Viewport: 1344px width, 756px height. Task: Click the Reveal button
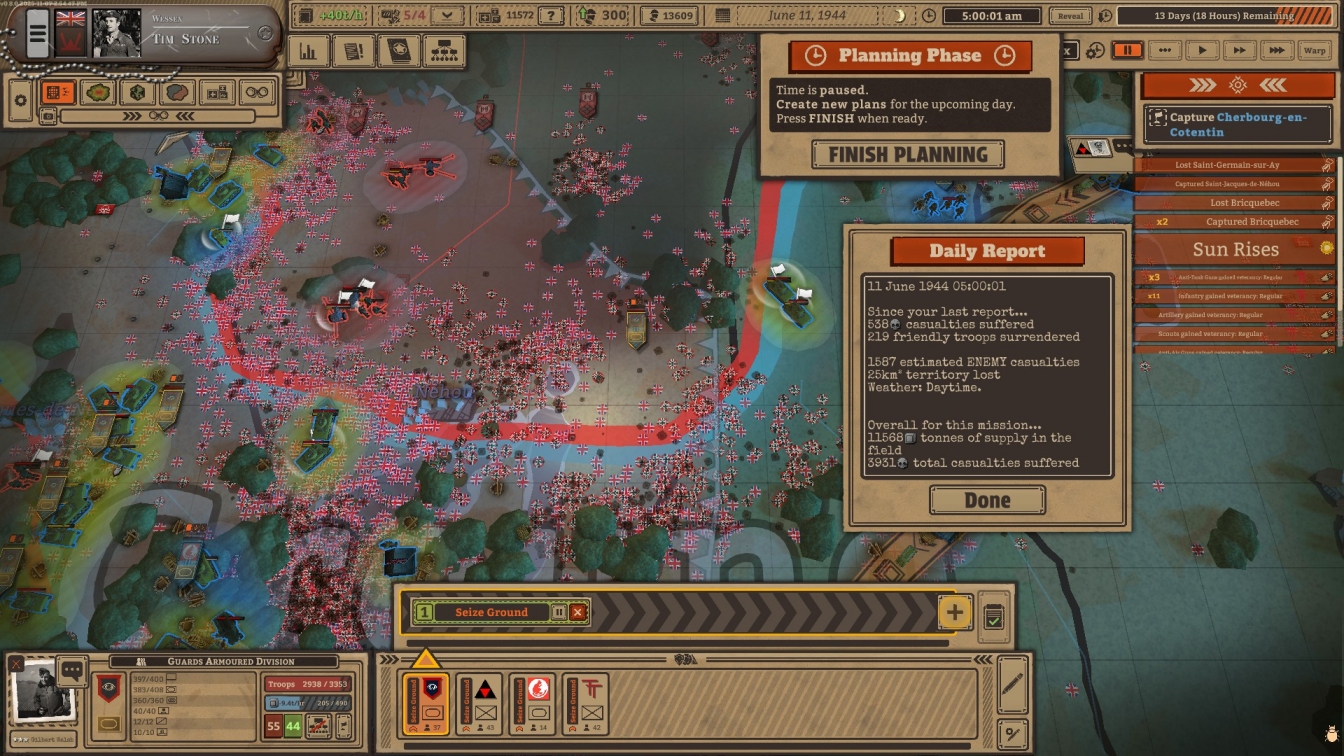[1070, 16]
